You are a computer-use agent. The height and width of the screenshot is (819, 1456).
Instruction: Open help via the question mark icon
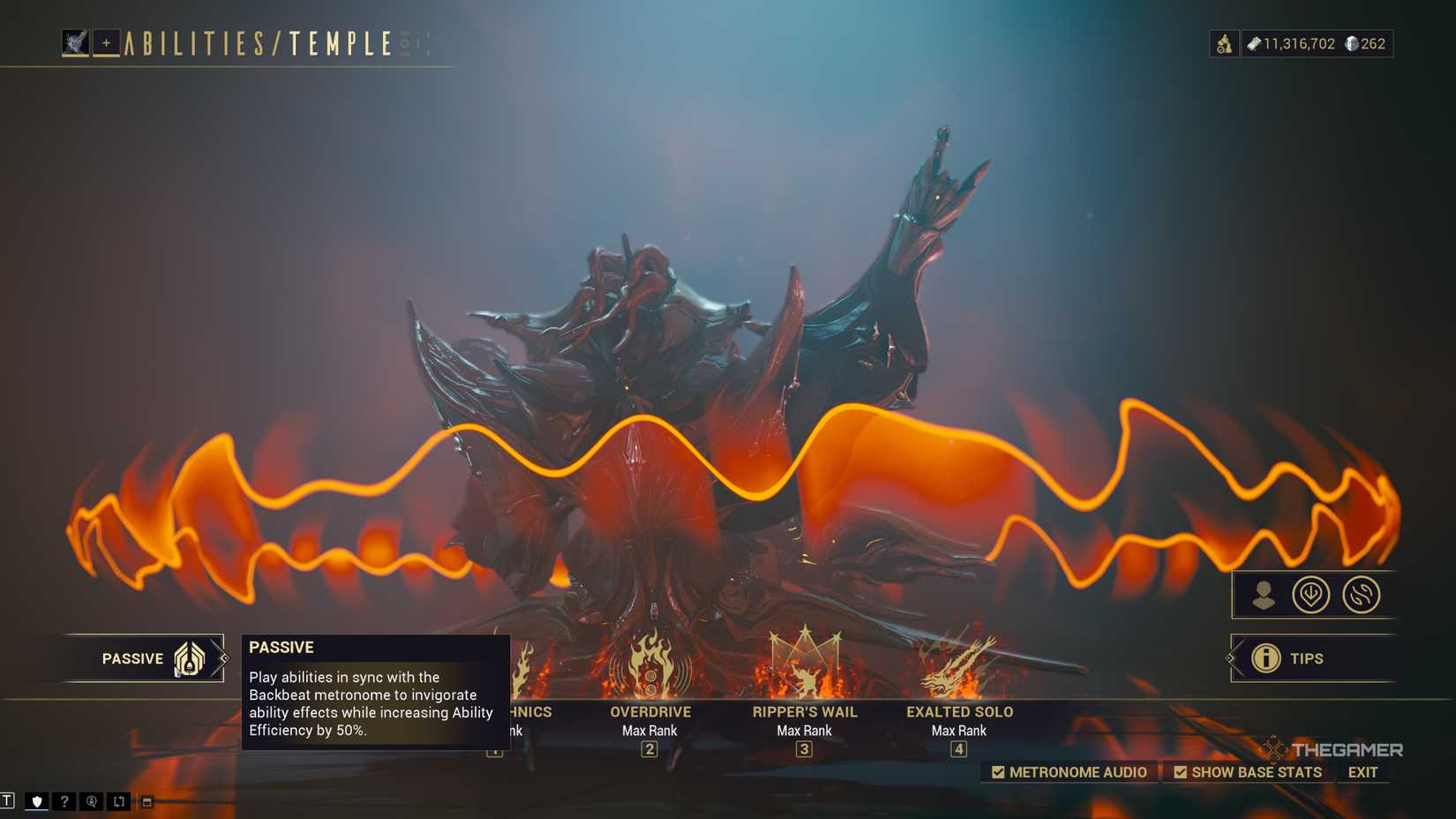point(63,801)
